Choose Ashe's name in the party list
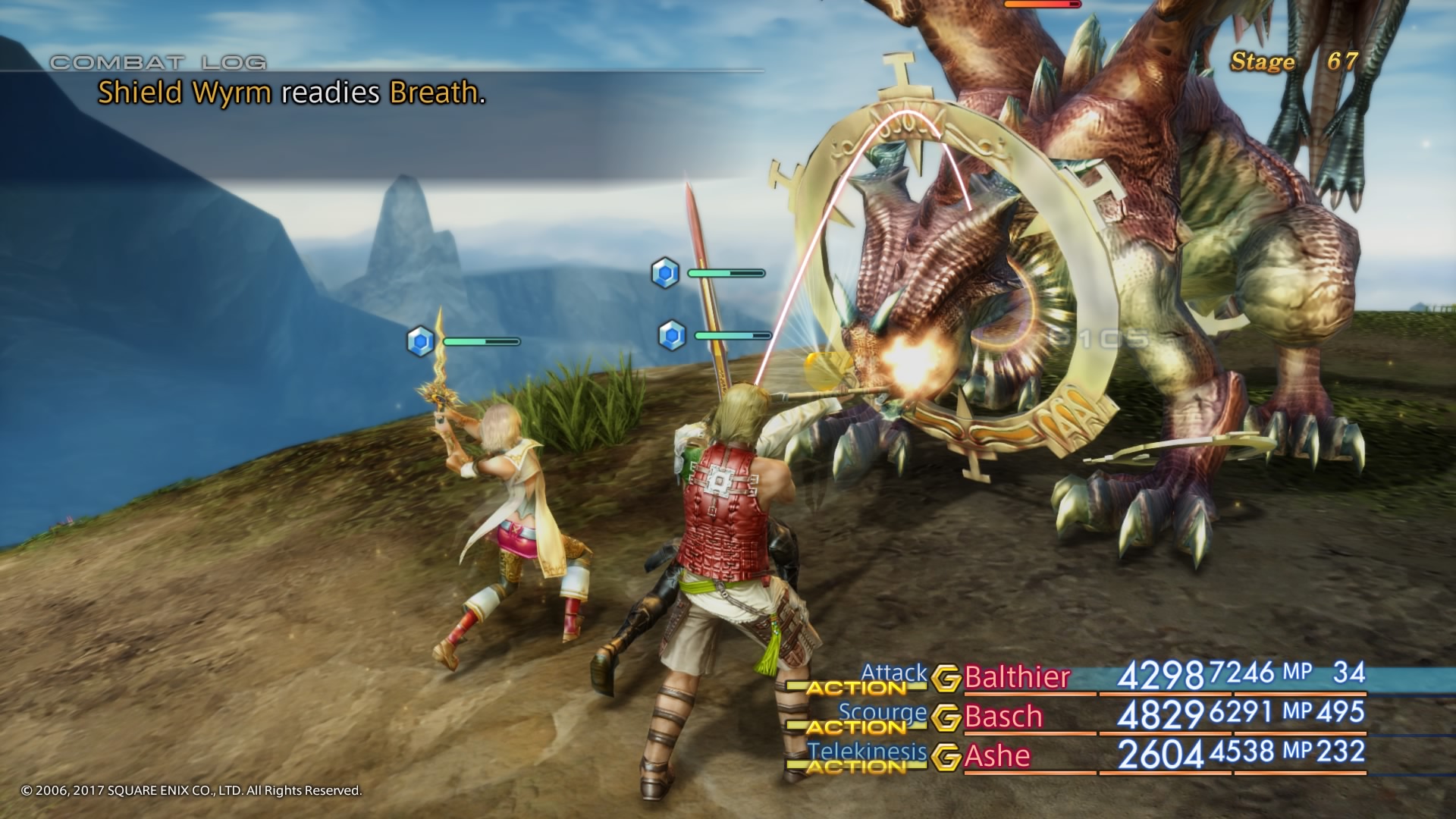This screenshot has height=819, width=1456. click(x=997, y=756)
